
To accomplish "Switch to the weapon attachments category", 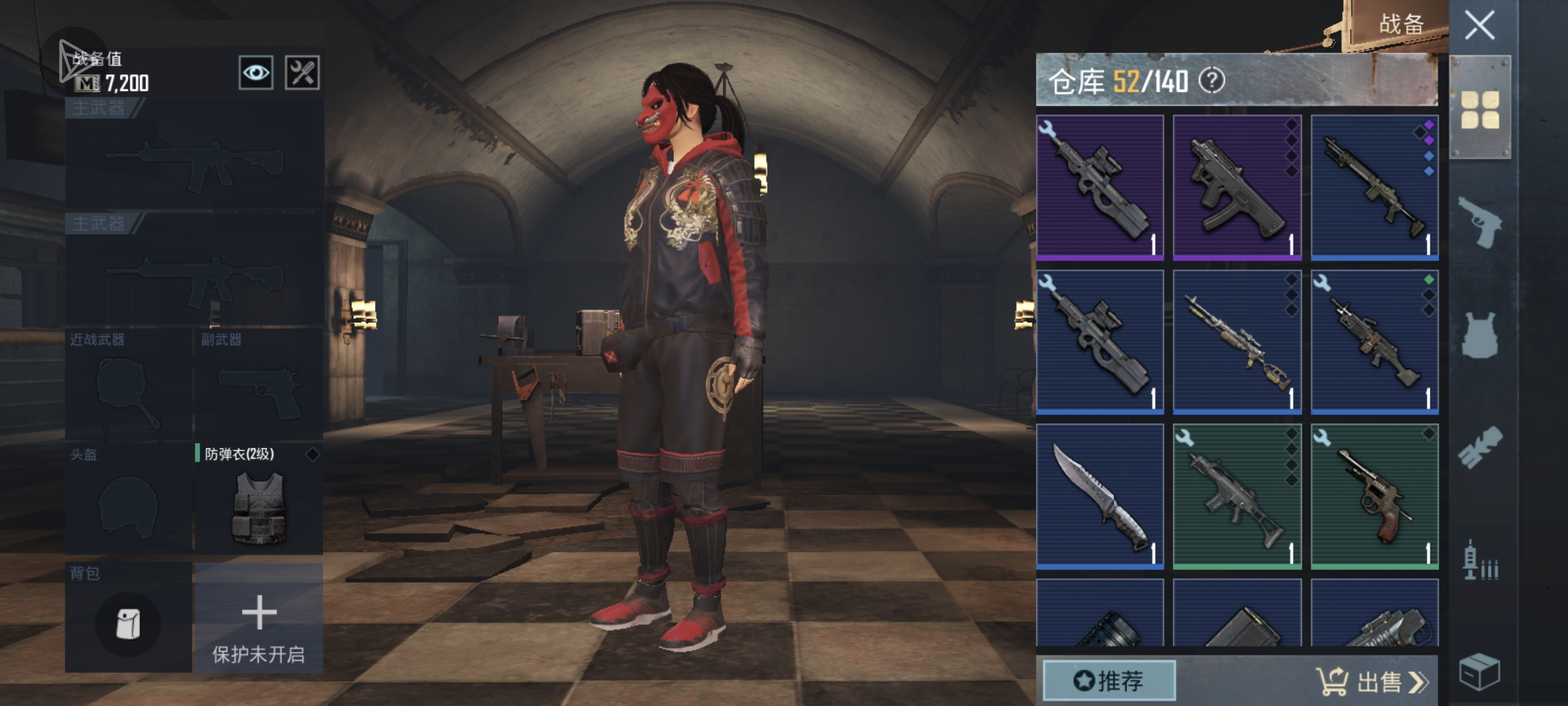I will pos(1480,447).
